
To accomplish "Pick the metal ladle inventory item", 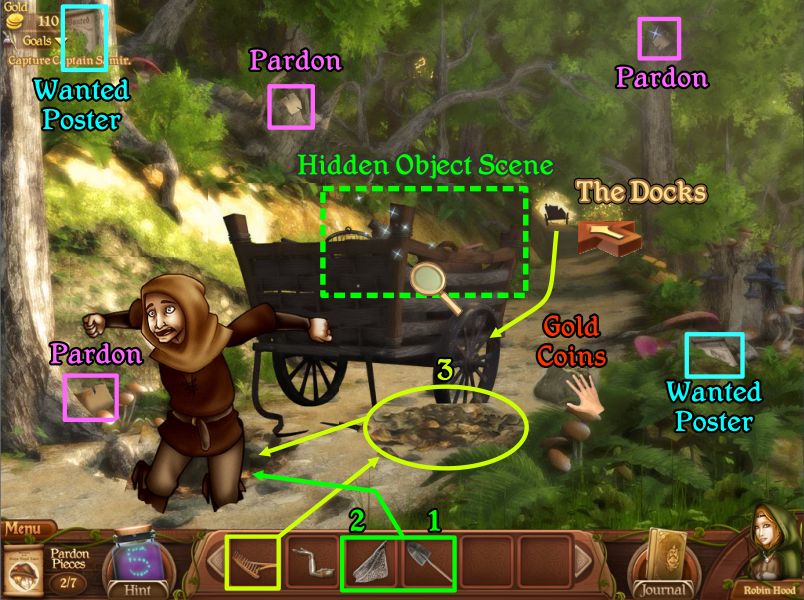I will tap(312, 566).
